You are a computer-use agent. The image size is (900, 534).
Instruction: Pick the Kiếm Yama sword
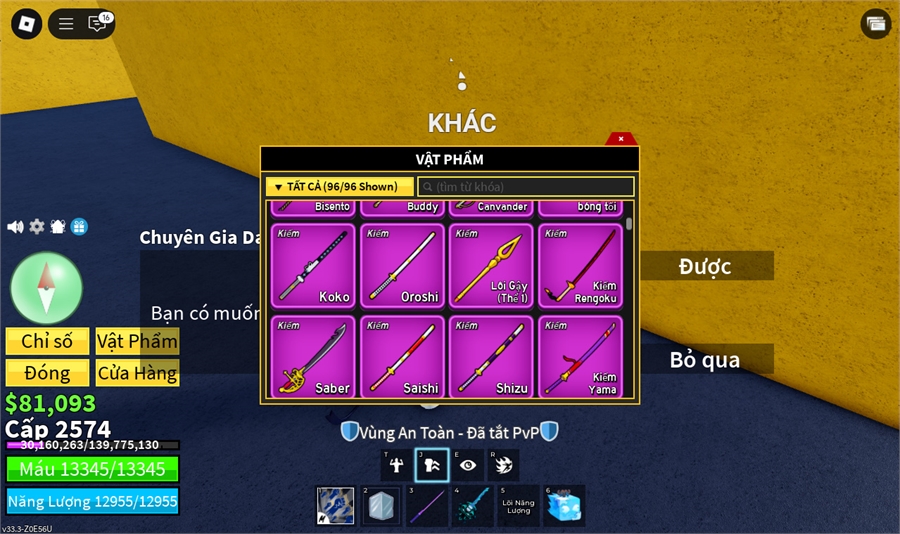coord(580,356)
